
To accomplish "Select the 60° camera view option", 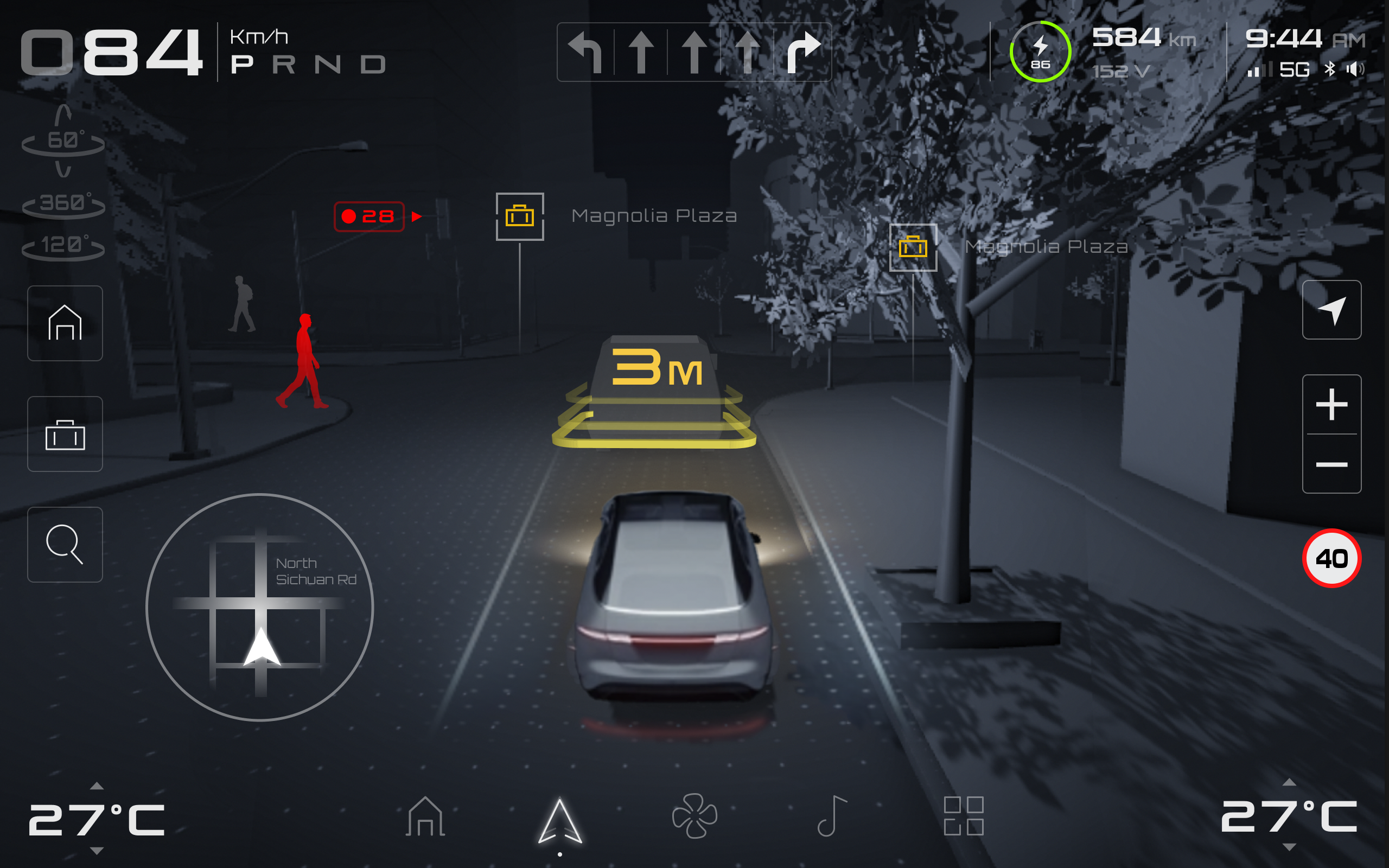I will pyautogui.click(x=63, y=141).
